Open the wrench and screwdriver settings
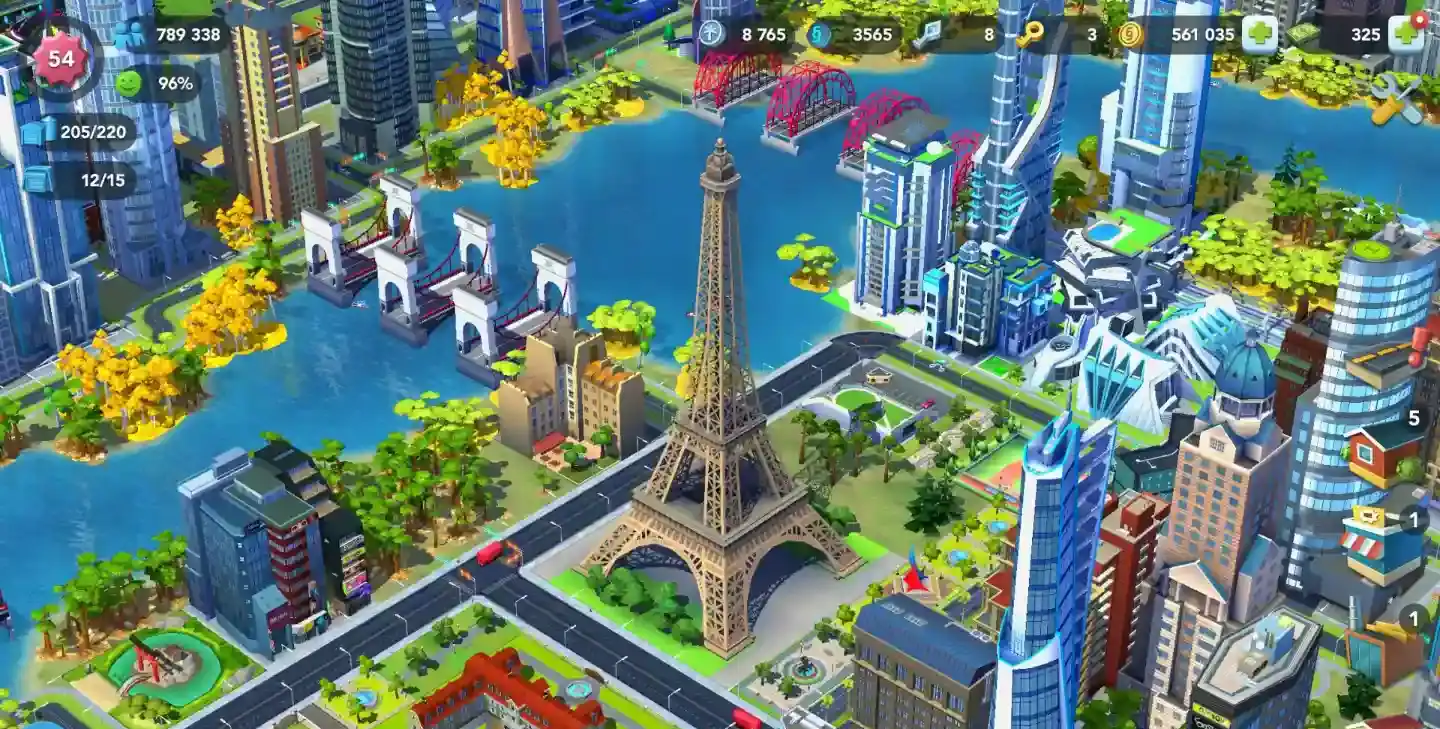 pos(1396,100)
